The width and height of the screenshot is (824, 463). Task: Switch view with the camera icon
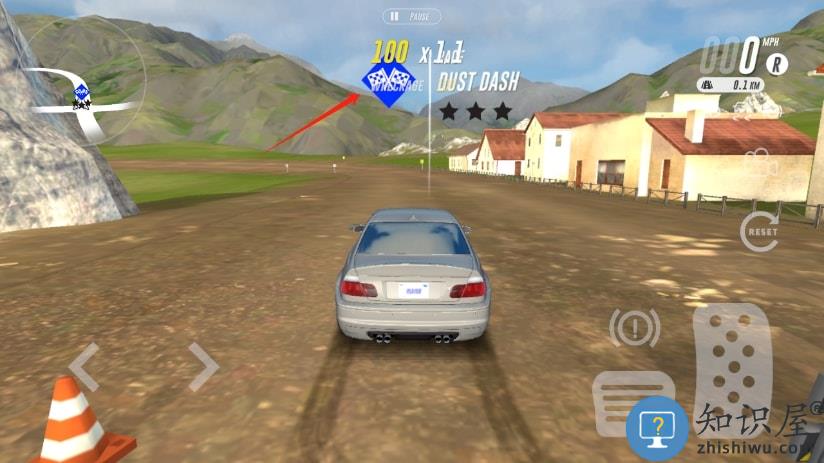762,161
